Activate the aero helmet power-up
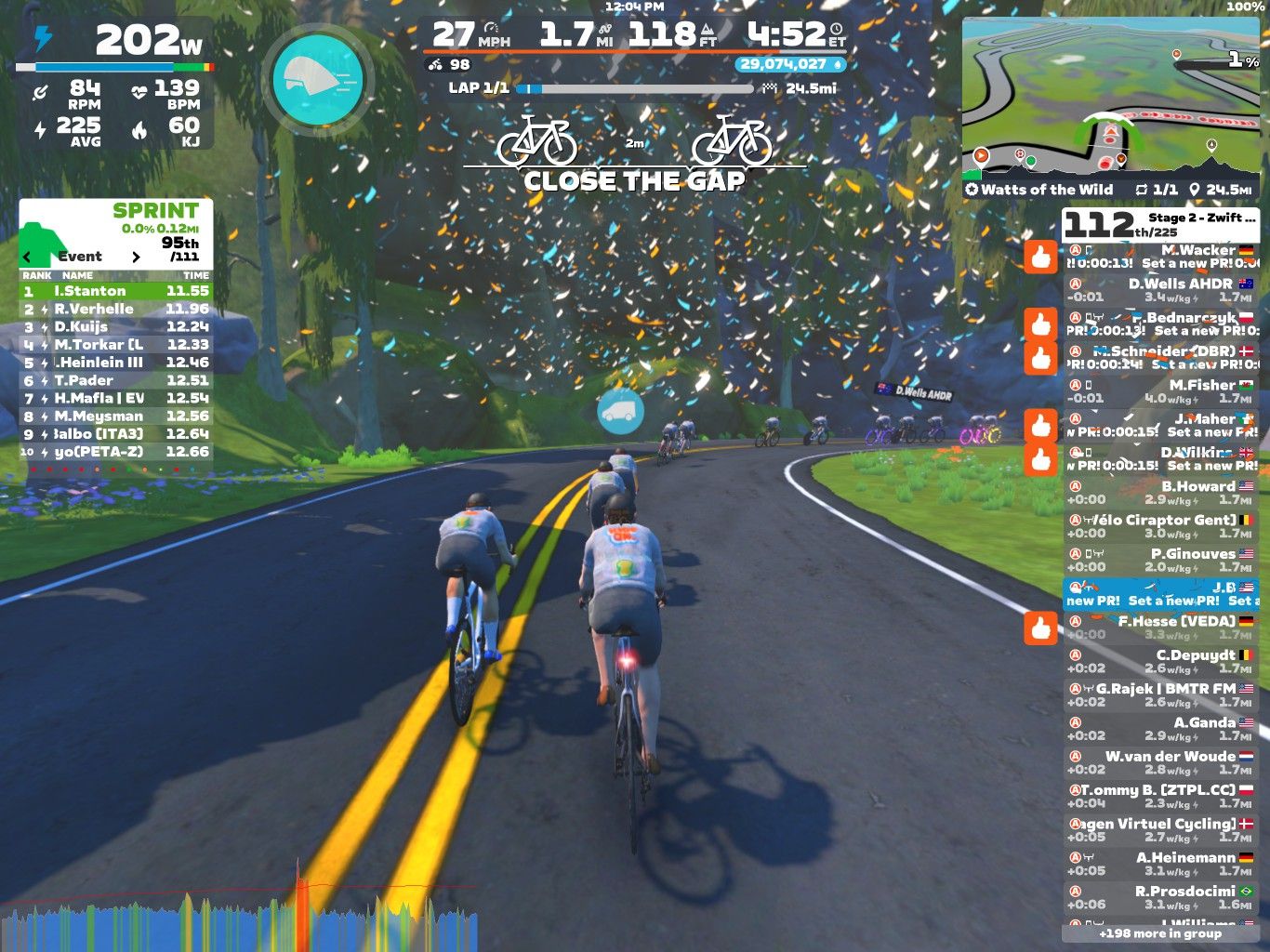This screenshot has width=1270, height=952. 317,78
